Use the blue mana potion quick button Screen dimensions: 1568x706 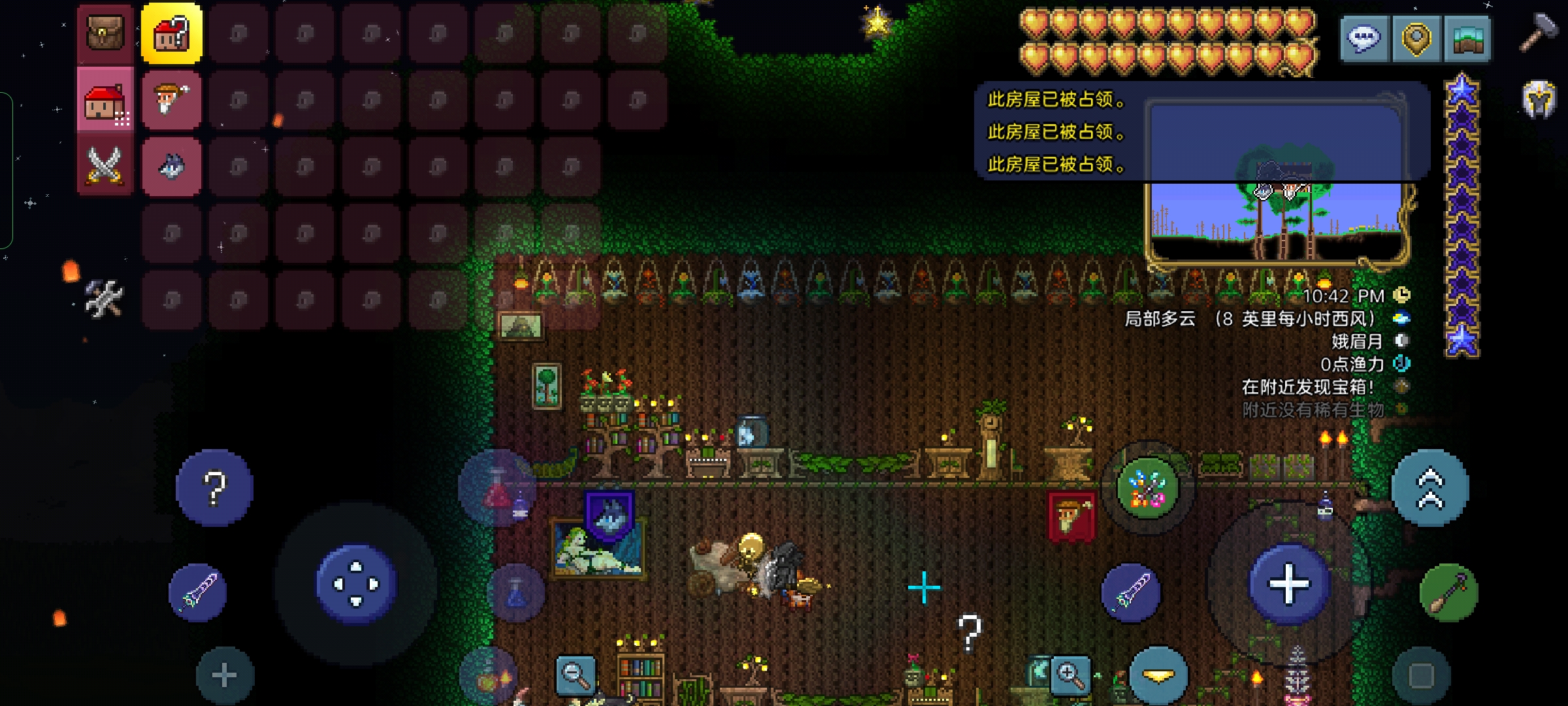tap(516, 593)
